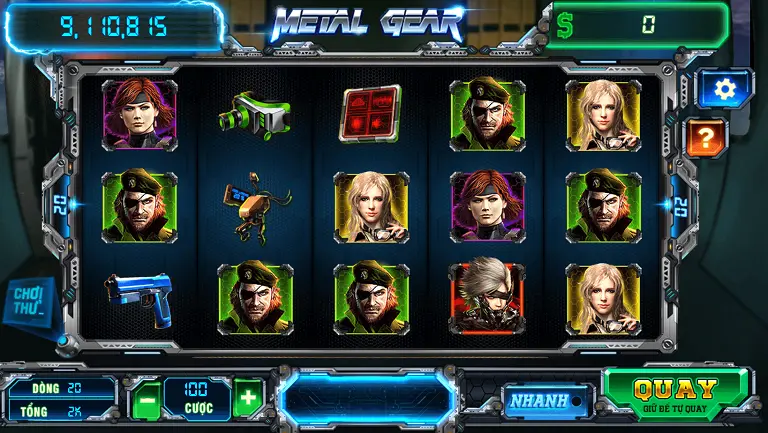The image size is (768, 433).
Task: Increase the bet with the plus button
Action: [248, 396]
